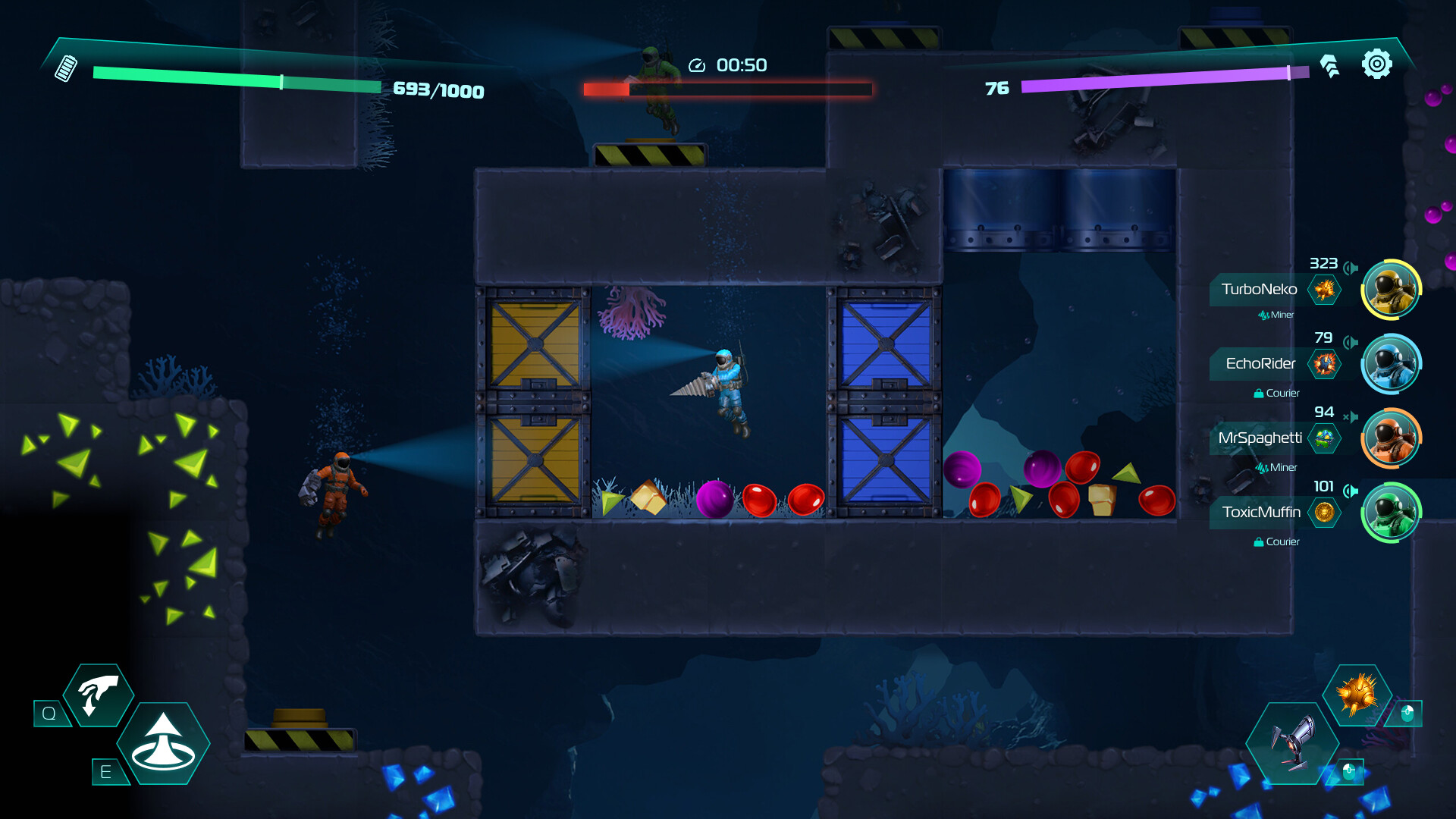Select the metal turret gadget slot
The height and width of the screenshot is (819, 1456).
point(1294,742)
